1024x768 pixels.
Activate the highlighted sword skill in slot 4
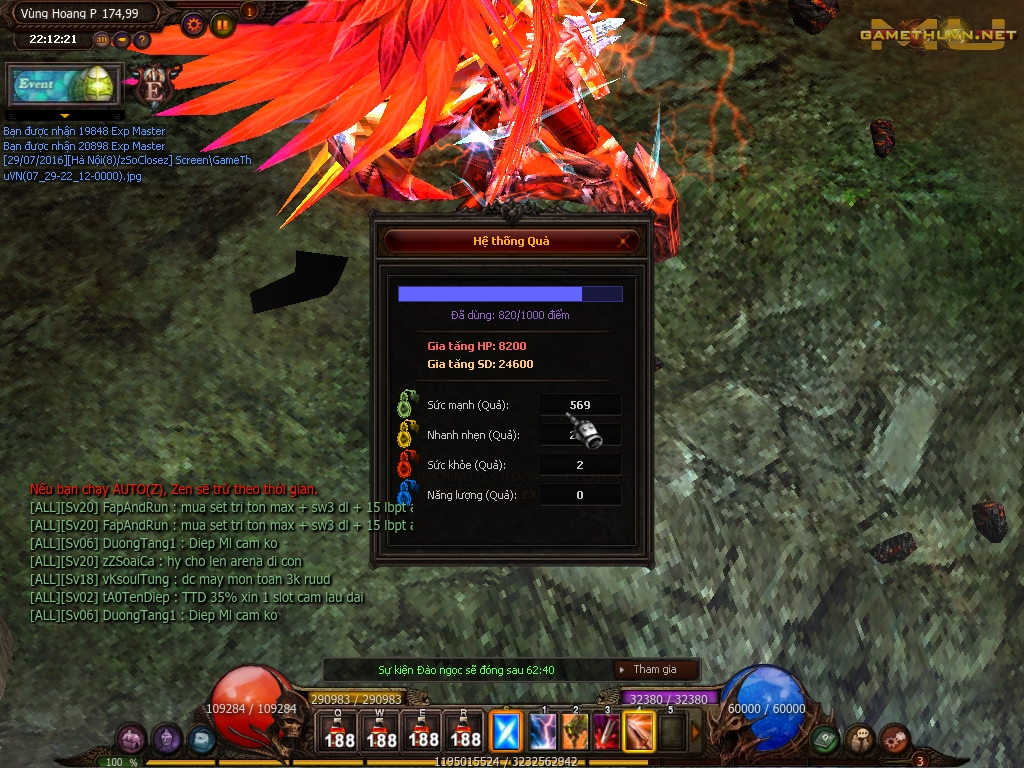point(639,732)
